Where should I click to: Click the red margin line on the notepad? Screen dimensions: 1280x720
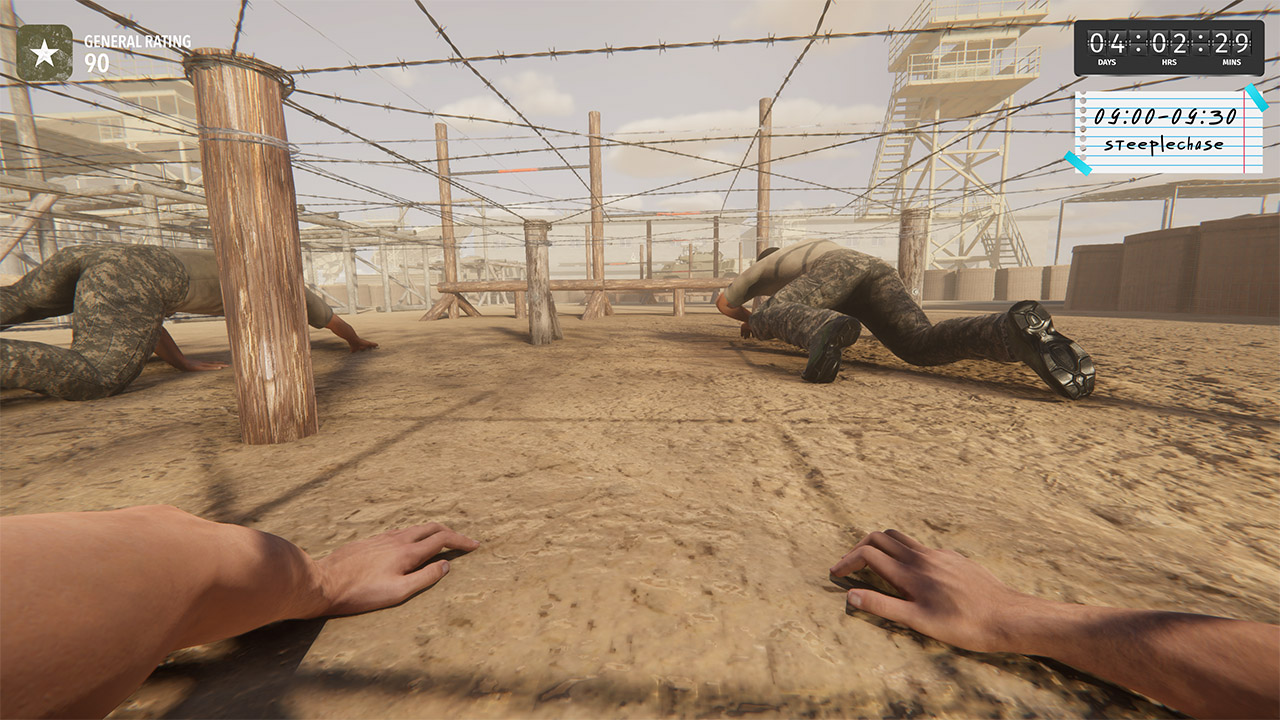1245,132
